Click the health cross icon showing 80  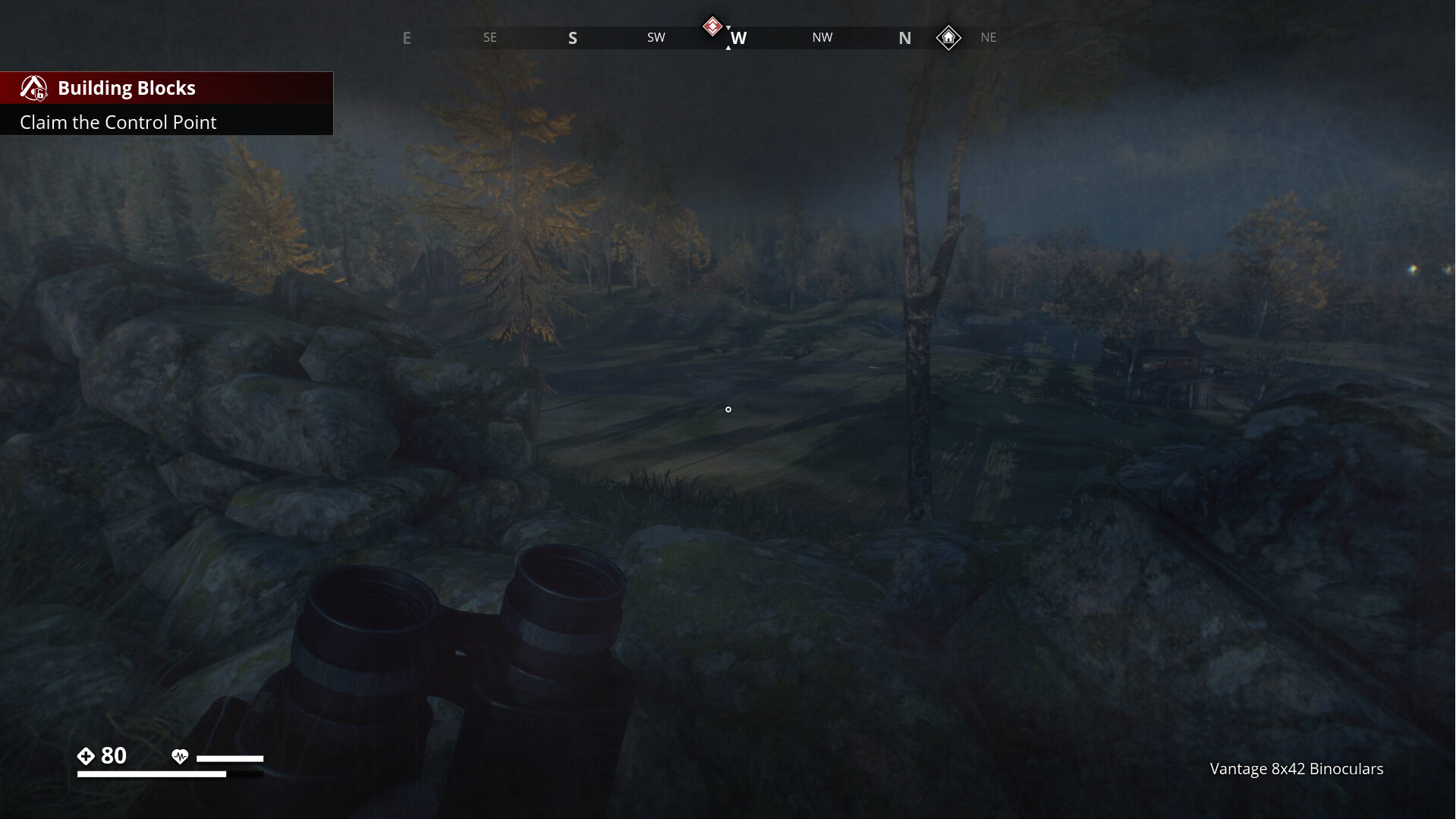tap(86, 755)
